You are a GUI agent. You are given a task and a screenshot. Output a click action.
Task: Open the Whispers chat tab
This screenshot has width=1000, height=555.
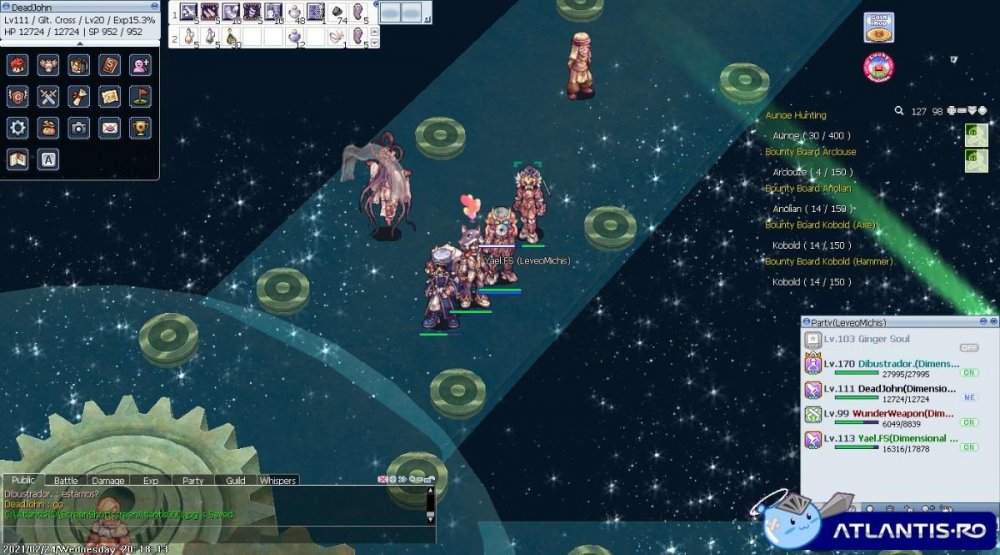tap(278, 481)
